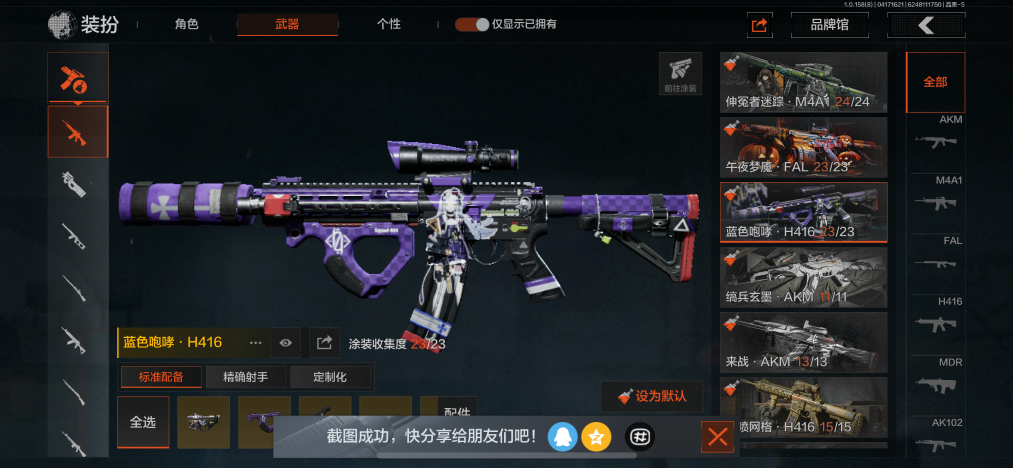Click the 全选 button
This screenshot has width=1013, height=468.
tap(143, 422)
